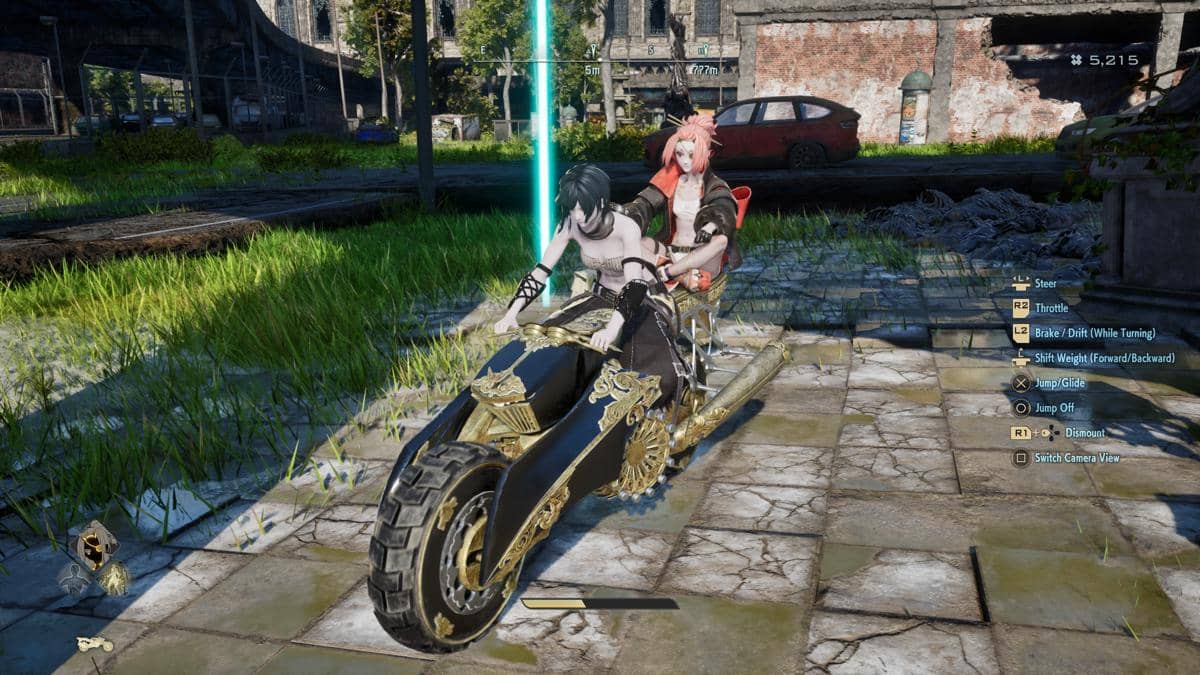Image resolution: width=1200 pixels, height=675 pixels.
Task: Select the grey silhouette figure icon
Action: pos(73,577)
